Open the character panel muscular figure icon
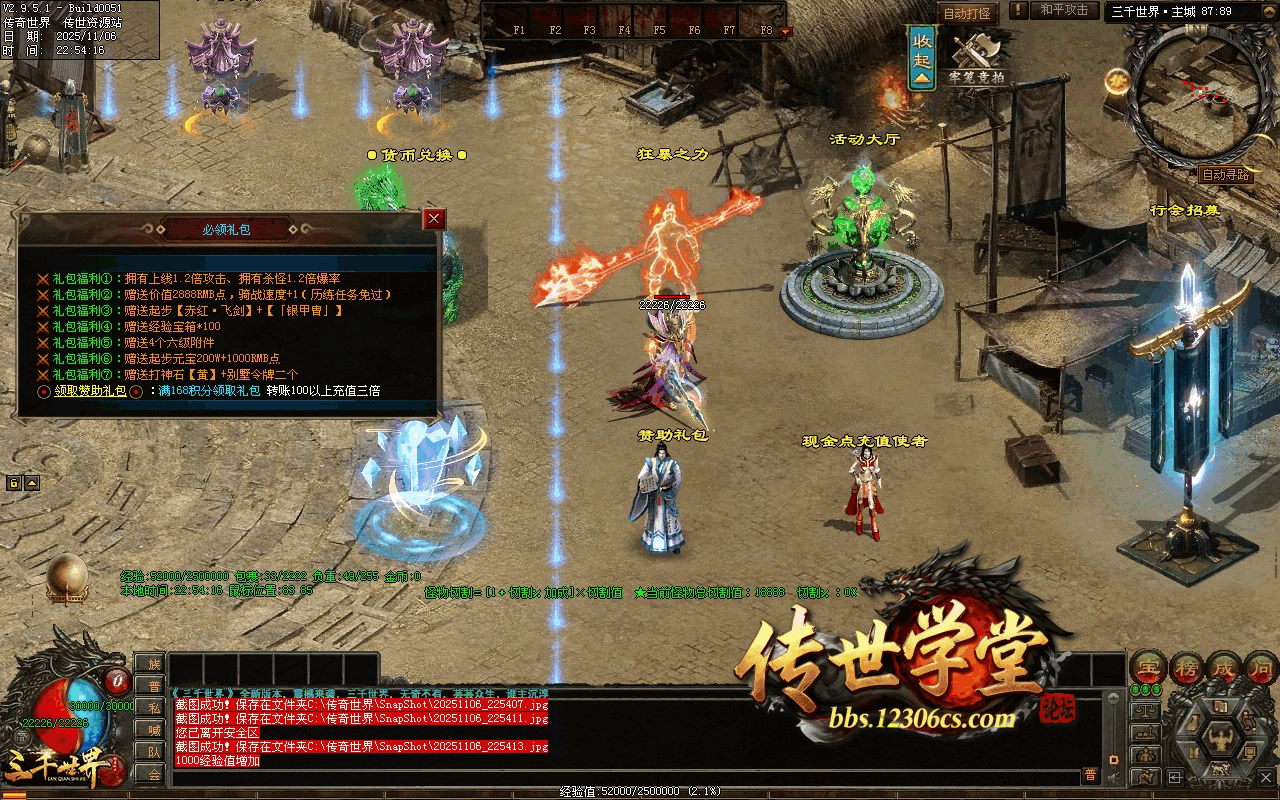This screenshot has height=800, width=1280. tap(1220, 740)
